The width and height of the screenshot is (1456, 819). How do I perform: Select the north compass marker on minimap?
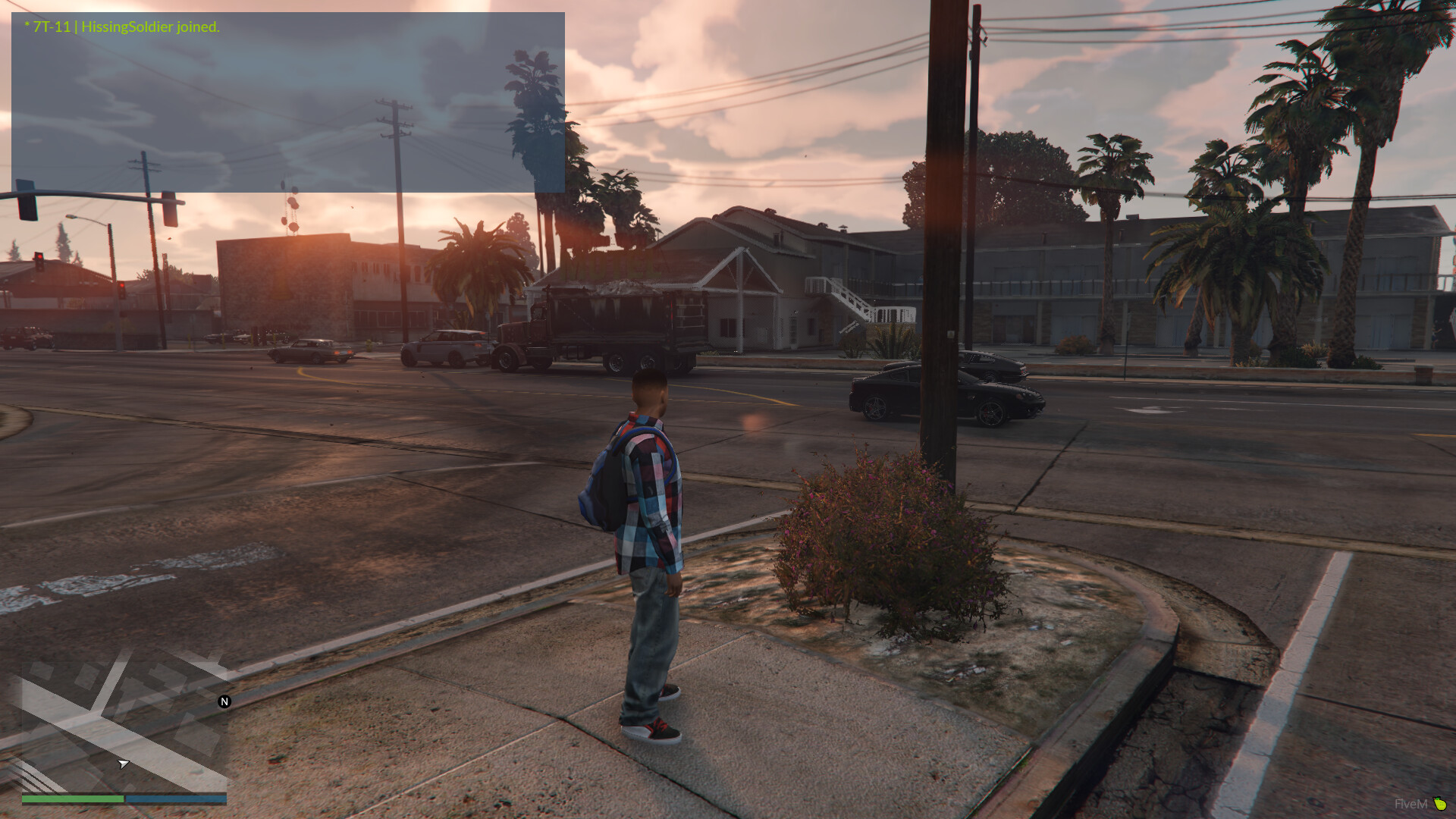coord(224,701)
